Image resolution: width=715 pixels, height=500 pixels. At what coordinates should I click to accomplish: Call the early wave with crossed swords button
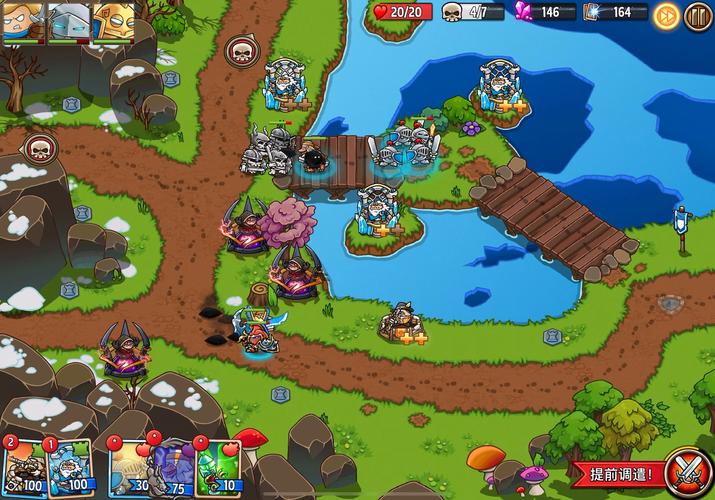[689, 472]
